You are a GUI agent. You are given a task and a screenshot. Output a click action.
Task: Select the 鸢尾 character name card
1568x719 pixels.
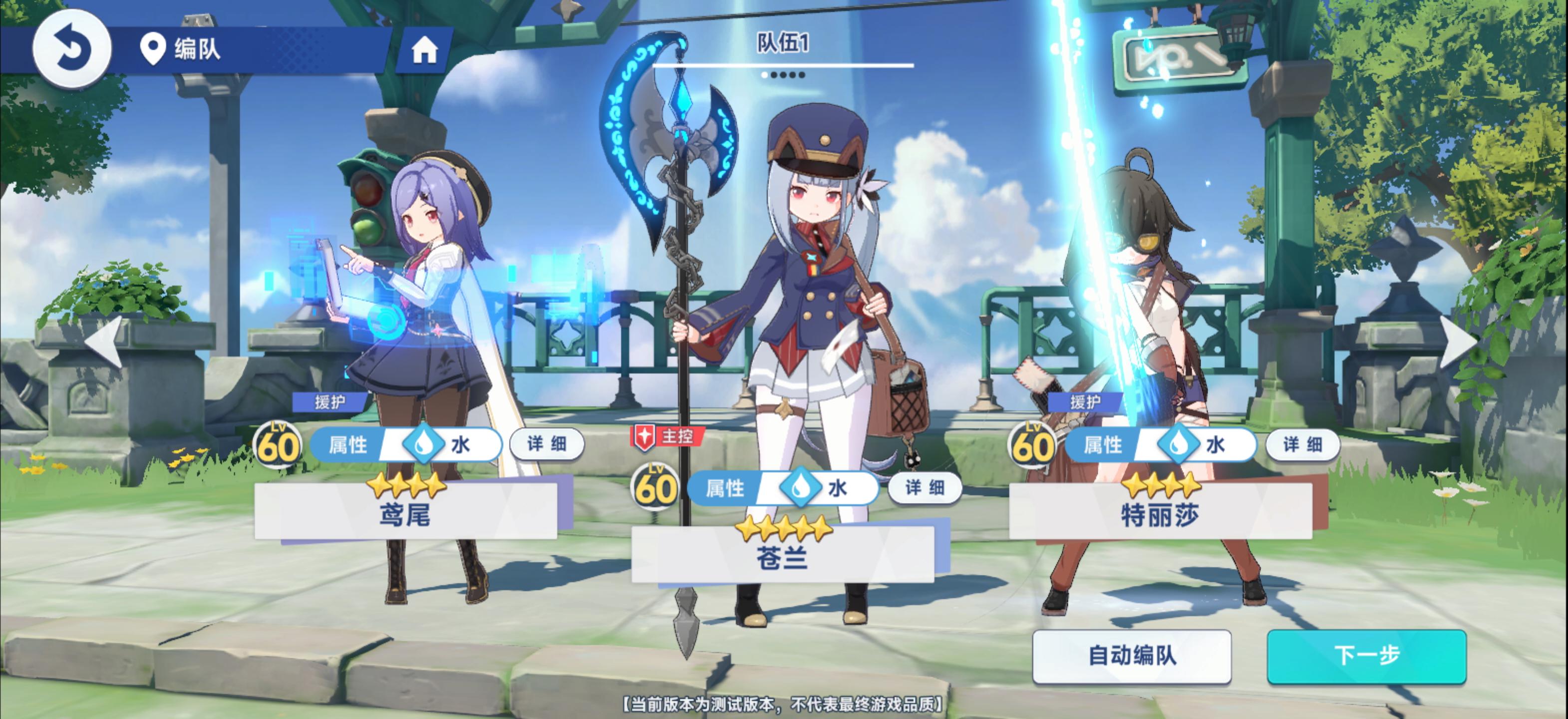pos(405,513)
